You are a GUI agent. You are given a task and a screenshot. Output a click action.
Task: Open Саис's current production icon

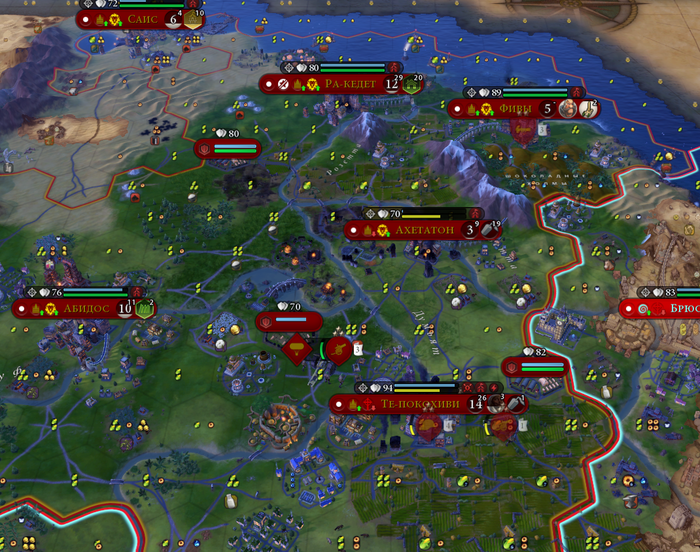(x=192, y=18)
